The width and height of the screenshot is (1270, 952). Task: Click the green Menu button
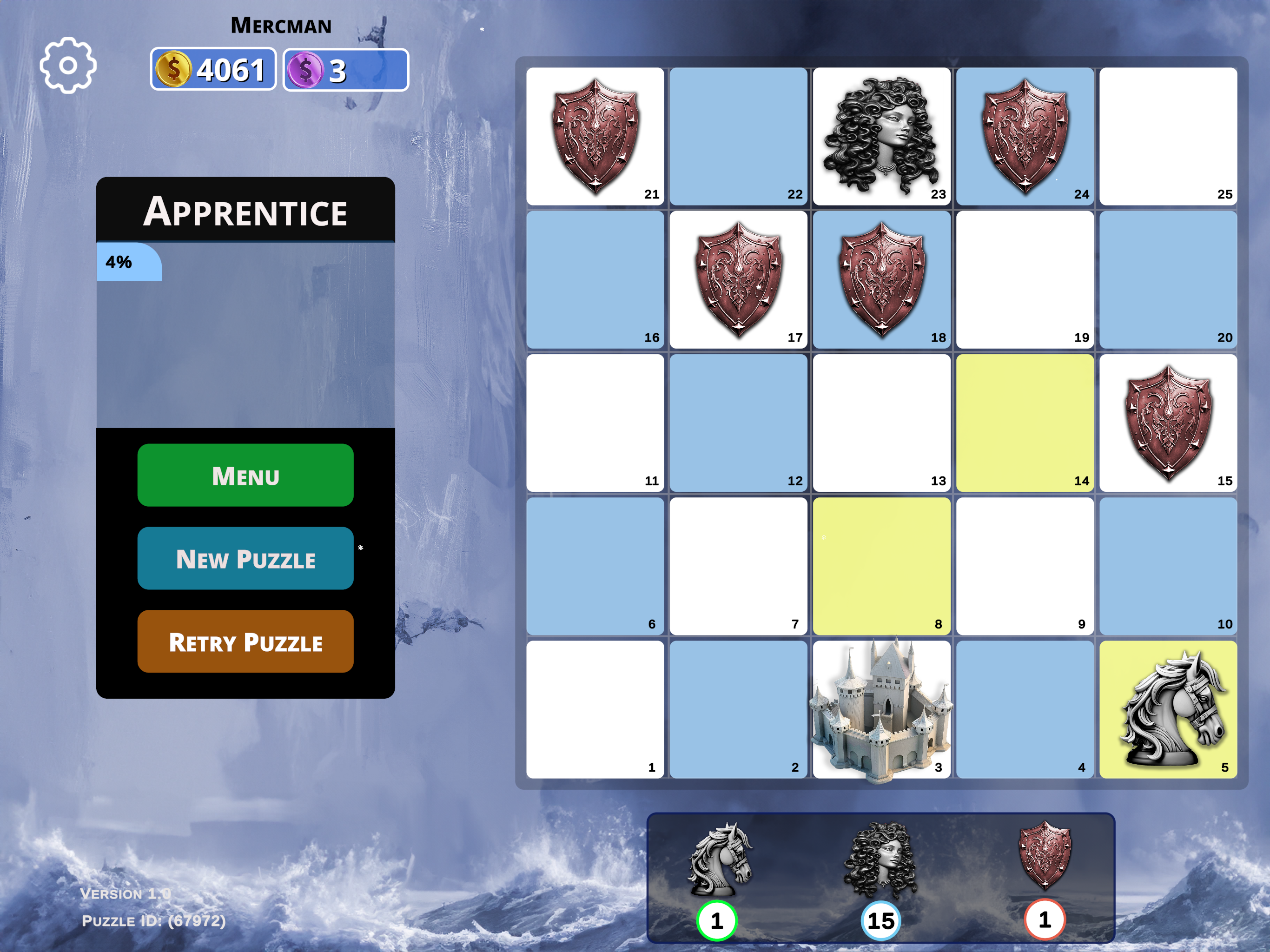[245, 475]
